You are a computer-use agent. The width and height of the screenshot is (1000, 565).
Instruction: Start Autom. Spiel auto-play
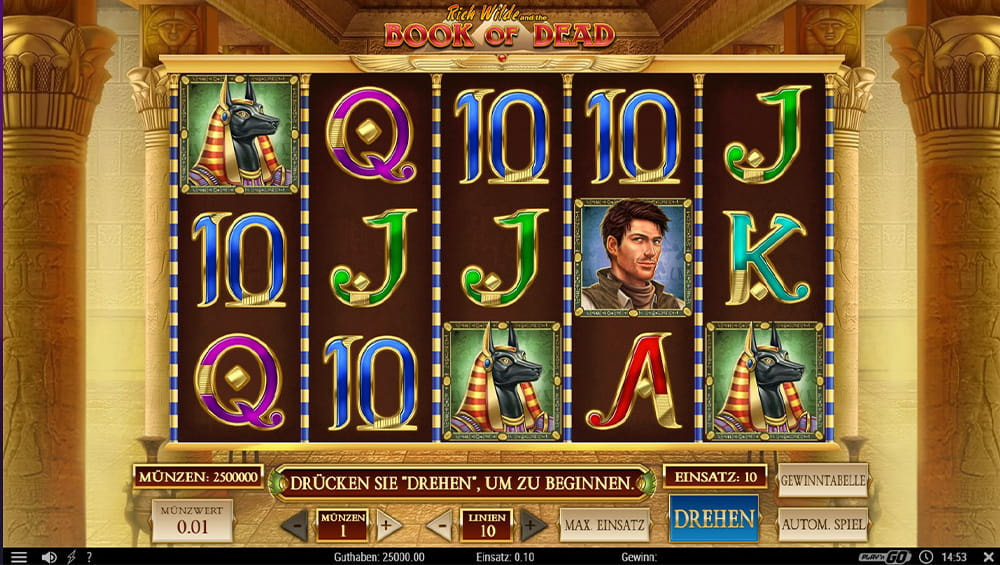tap(822, 524)
